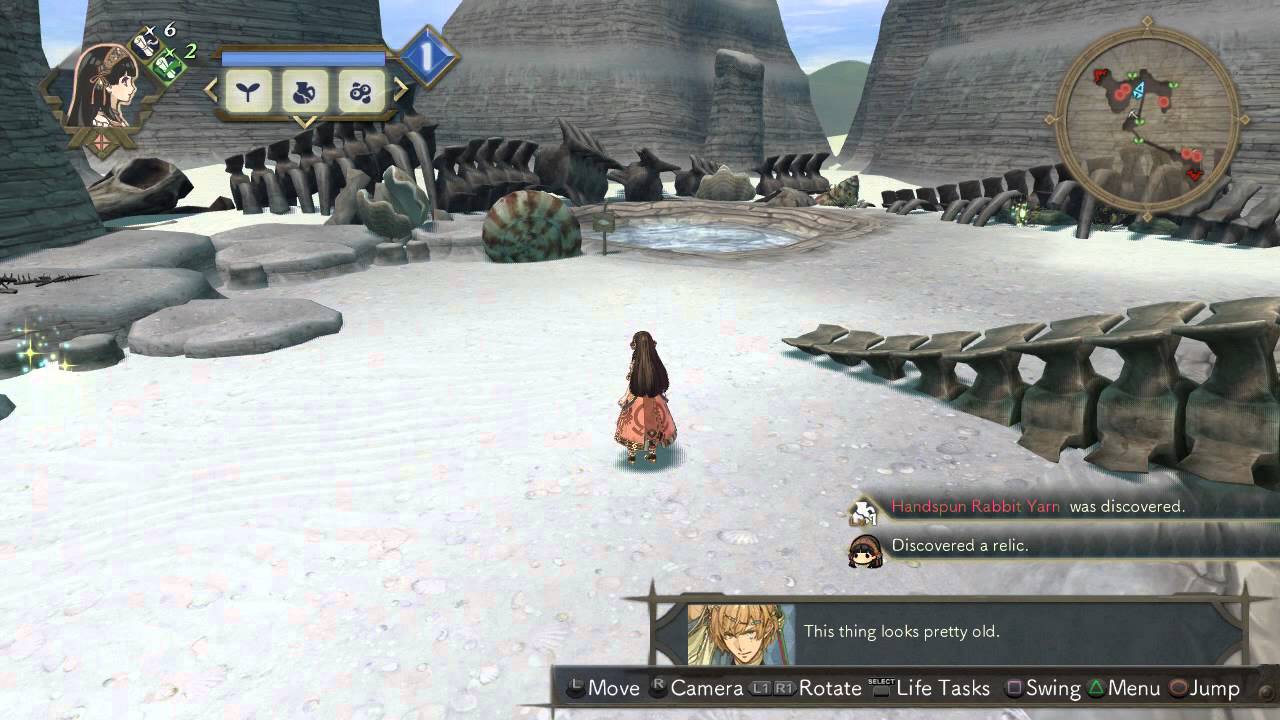Choose the cracked pot icon
The width and height of the screenshot is (1280, 720).
[x=304, y=93]
